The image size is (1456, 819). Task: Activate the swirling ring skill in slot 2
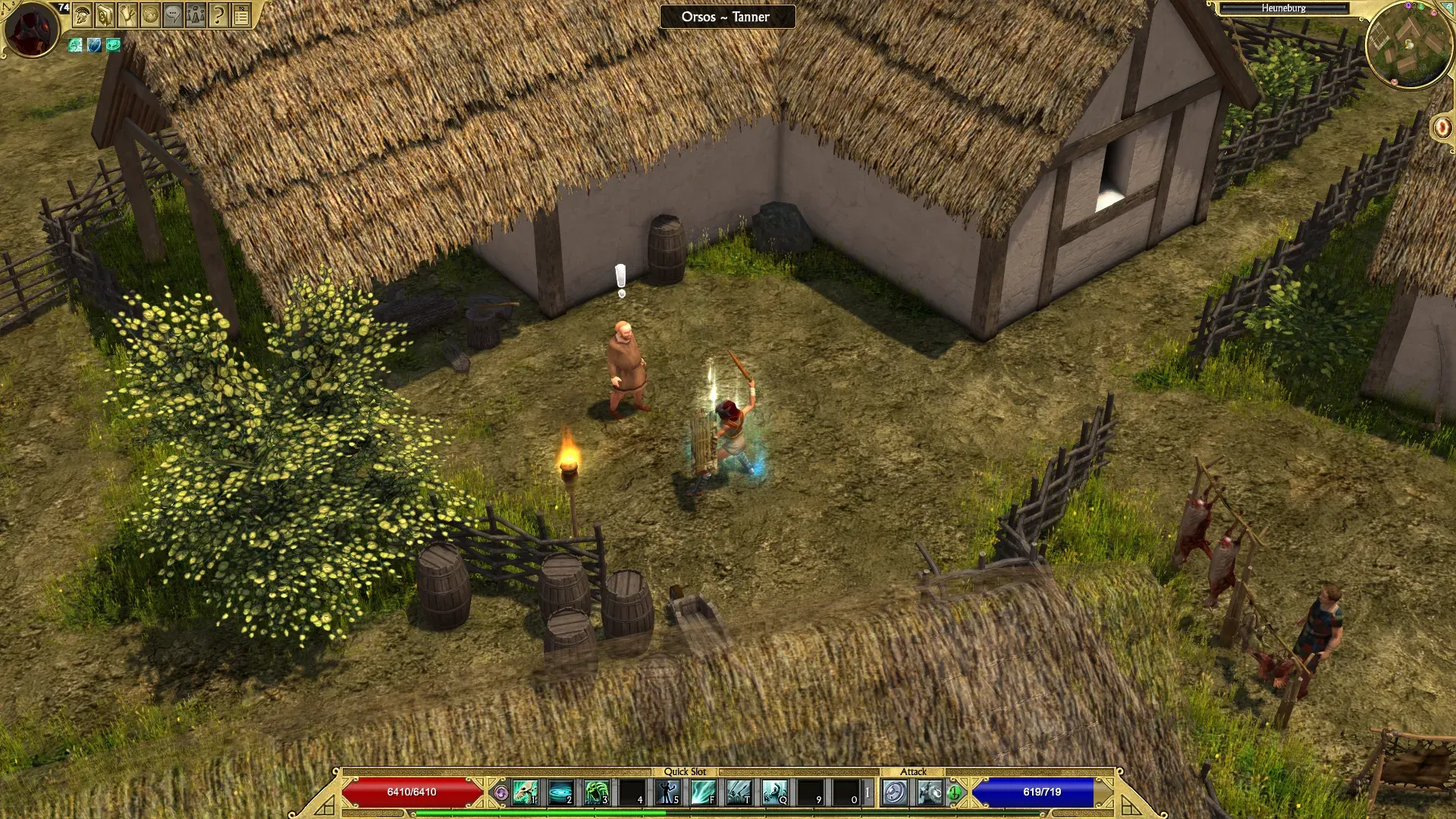point(561,793)
